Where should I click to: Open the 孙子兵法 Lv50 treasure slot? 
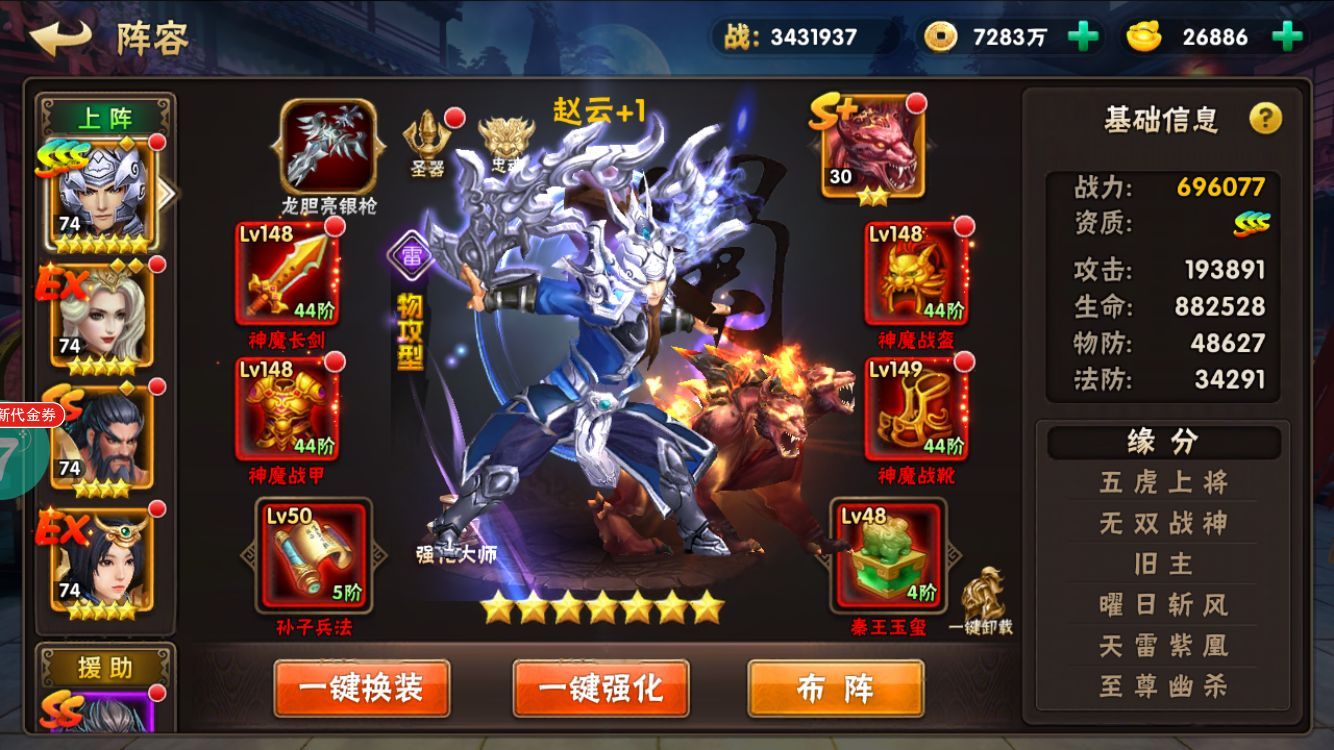tap(314, 555)
